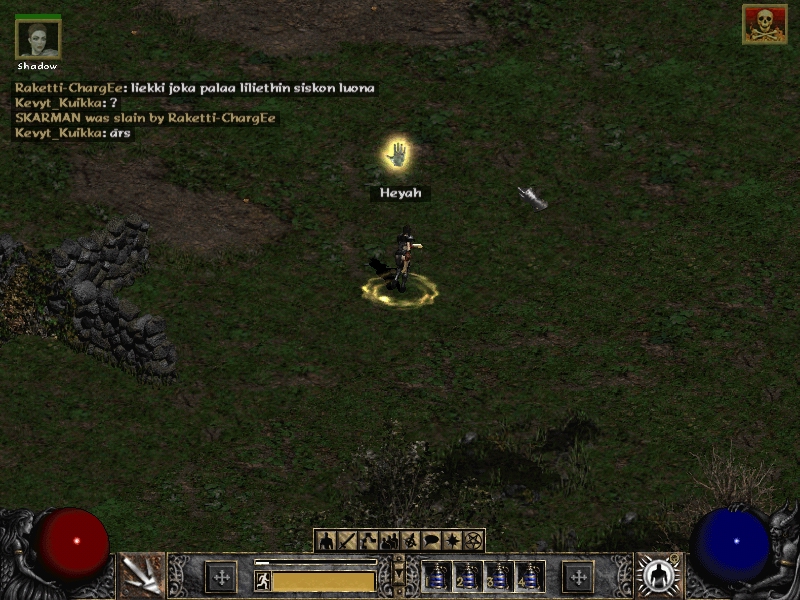Open the inventory using the sword icon
This screenshot has height=600, width=800.
[x=348, y=541]
